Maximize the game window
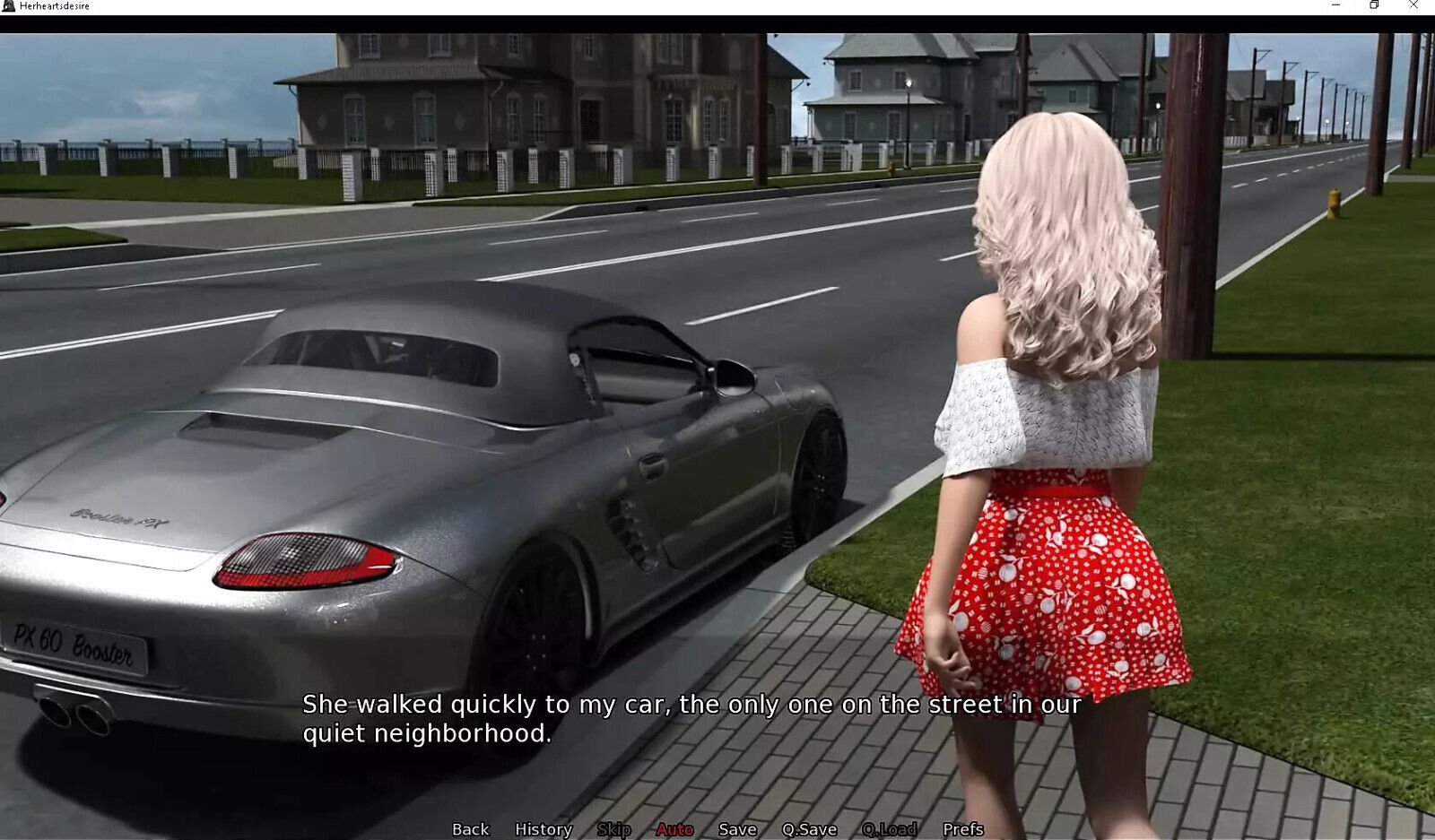The height and width of the screenshot is (840, 1435). tap(1373, 6)
